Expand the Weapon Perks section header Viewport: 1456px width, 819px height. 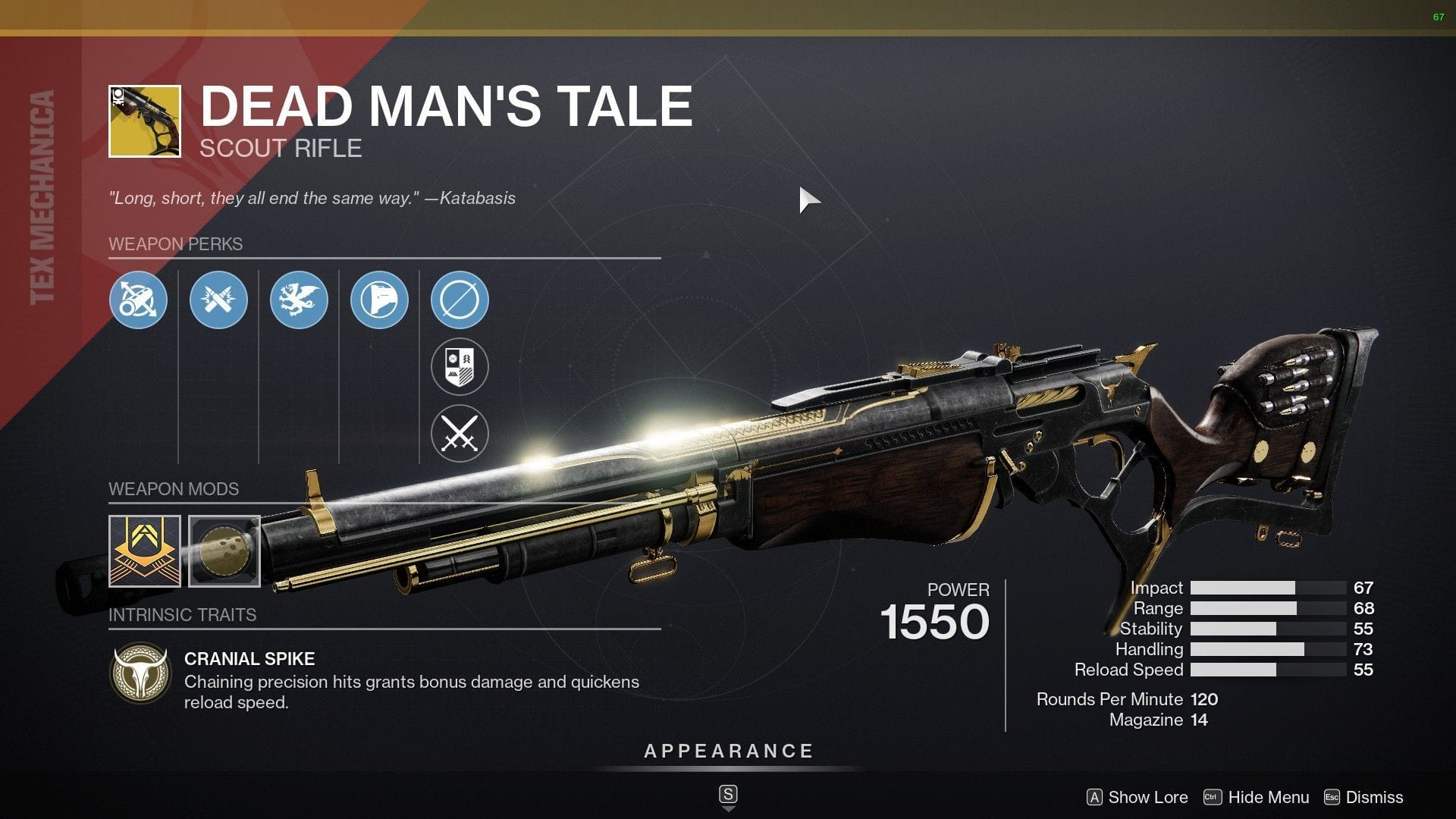176,244
